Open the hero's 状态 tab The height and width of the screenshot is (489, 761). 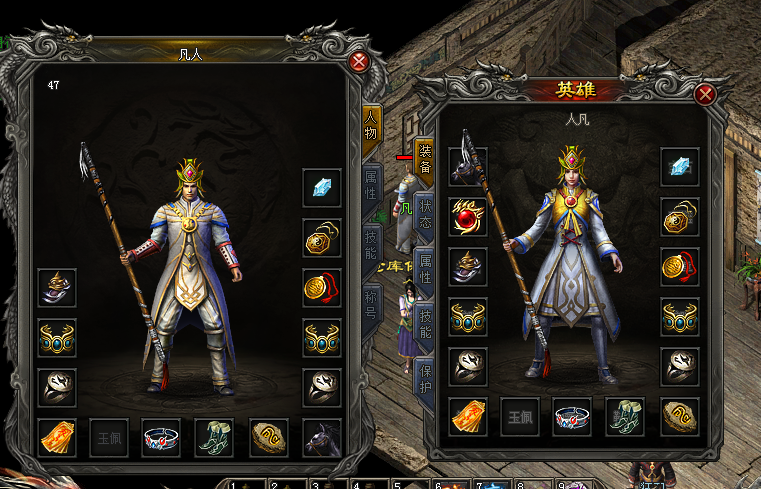(424, 215)
